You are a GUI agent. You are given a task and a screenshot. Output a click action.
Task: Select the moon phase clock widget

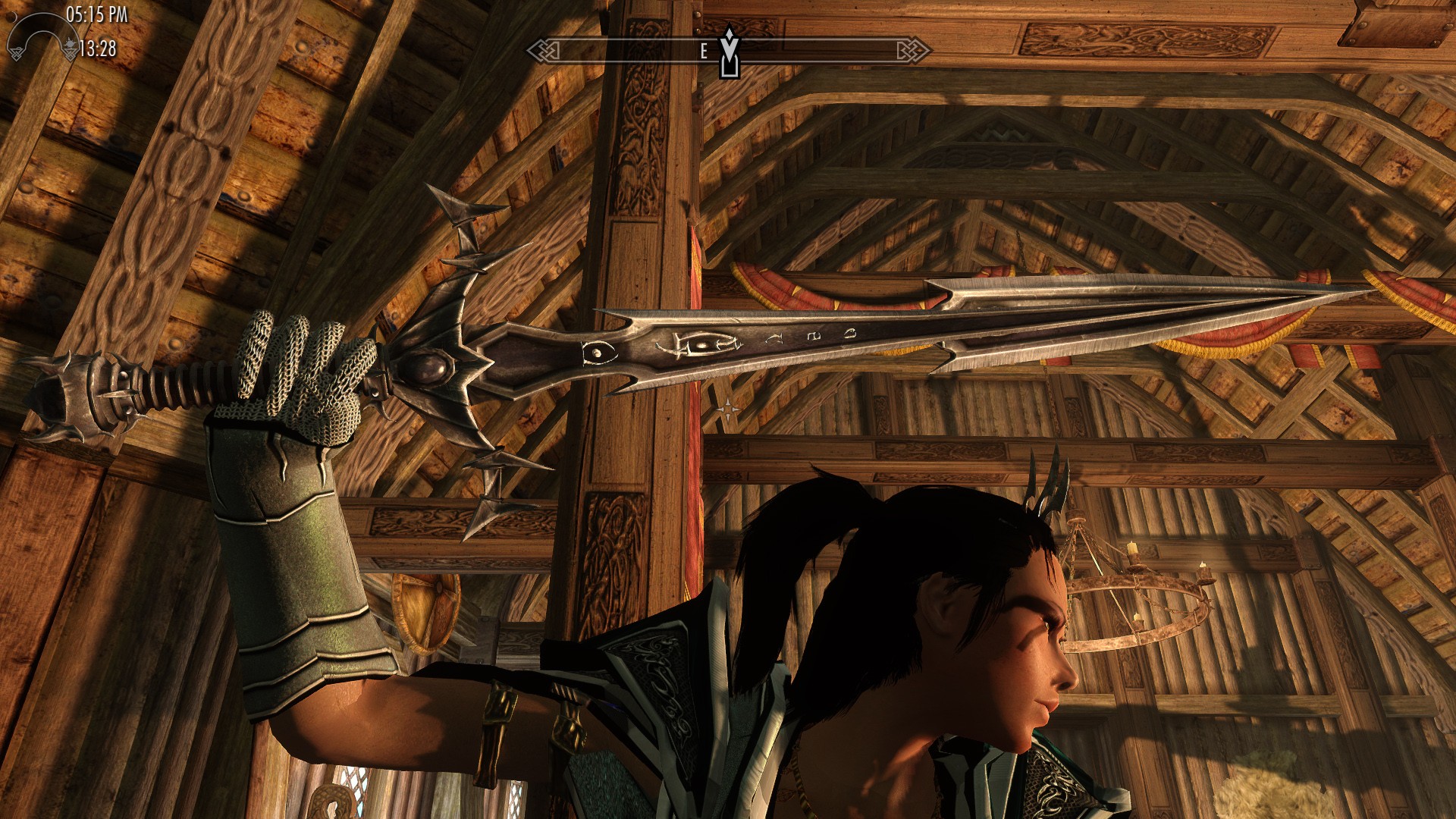[x=41, y=36]
